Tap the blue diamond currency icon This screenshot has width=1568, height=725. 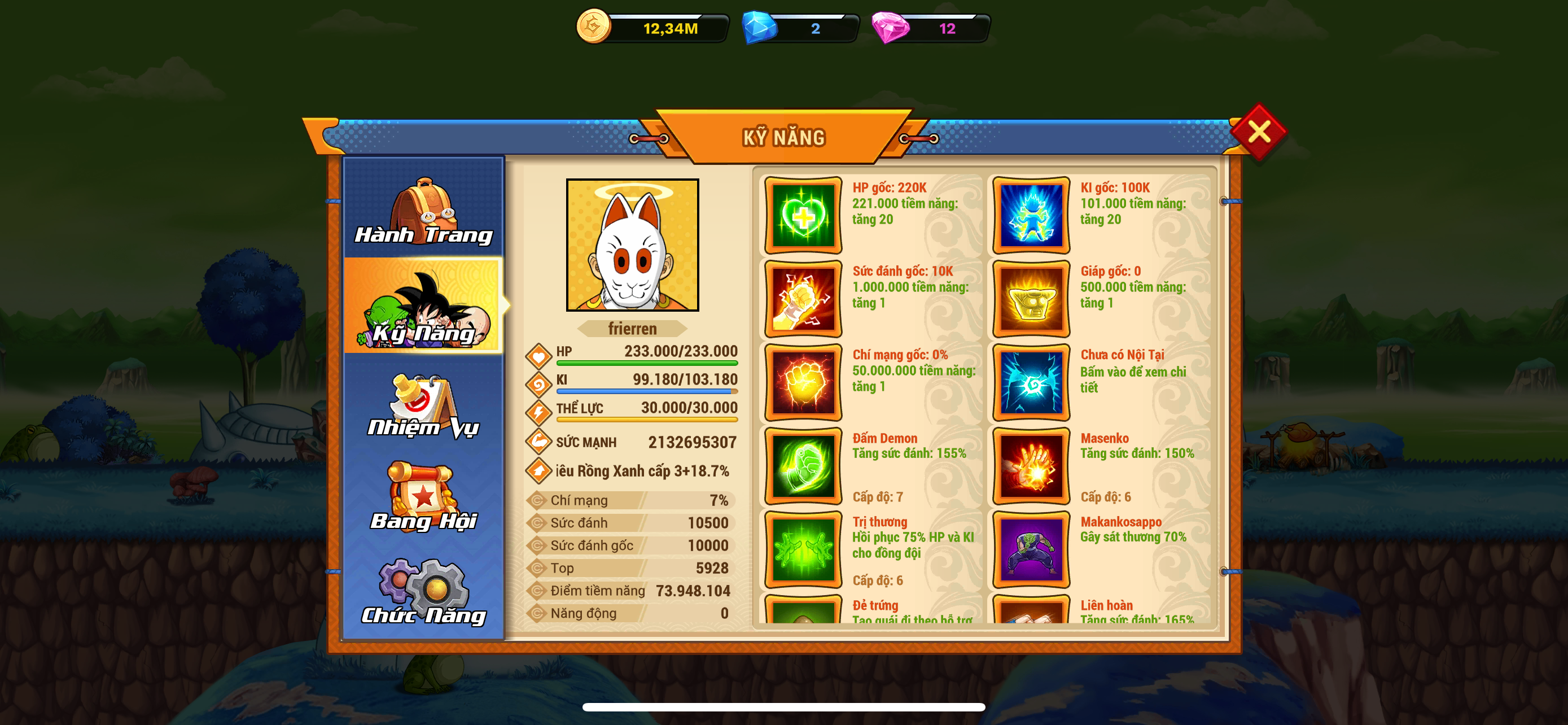tap(760, 28)
